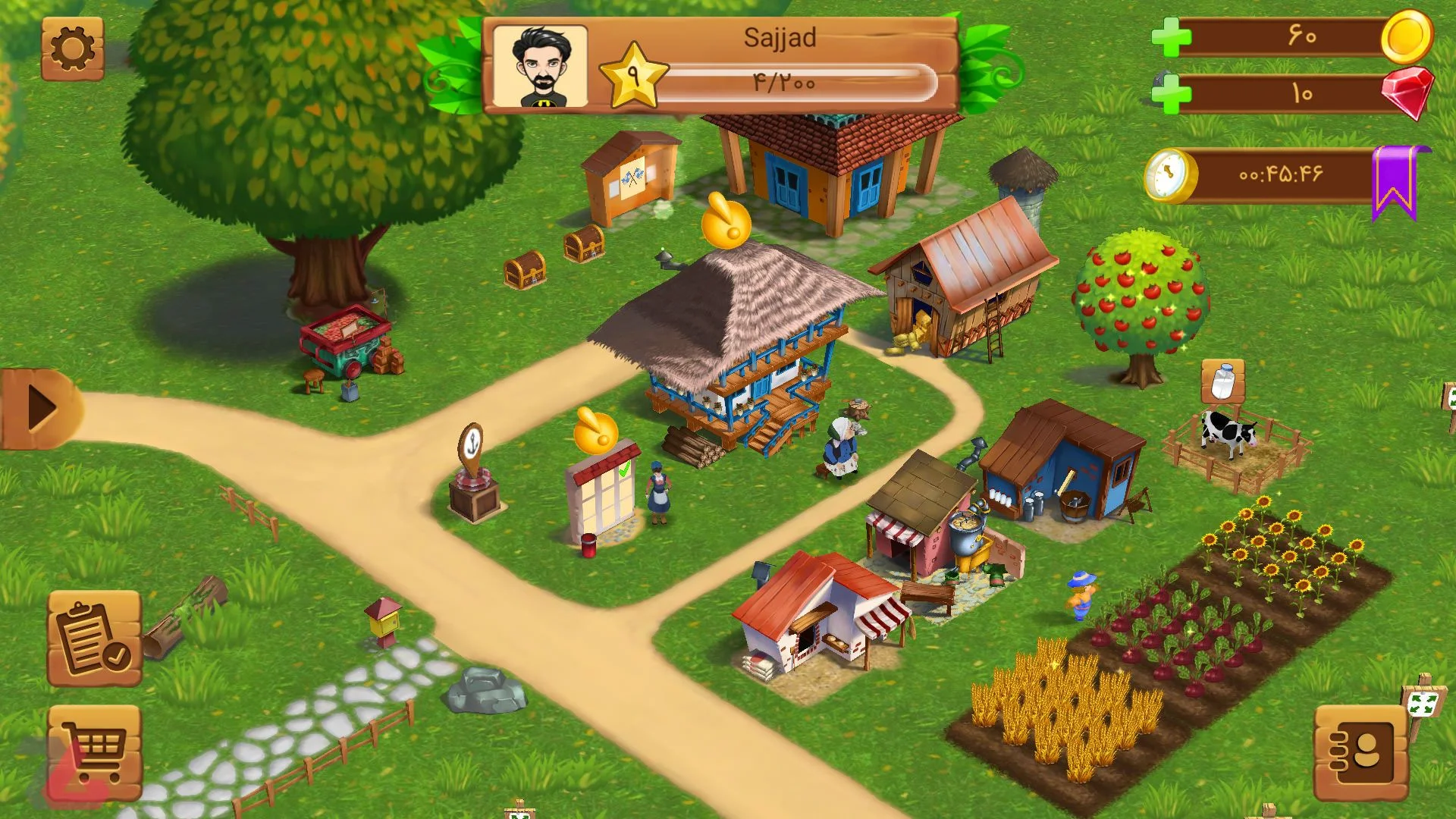1456x819 pixels.
Task: Open the contacts book button
Action: tap(1361, 753)
